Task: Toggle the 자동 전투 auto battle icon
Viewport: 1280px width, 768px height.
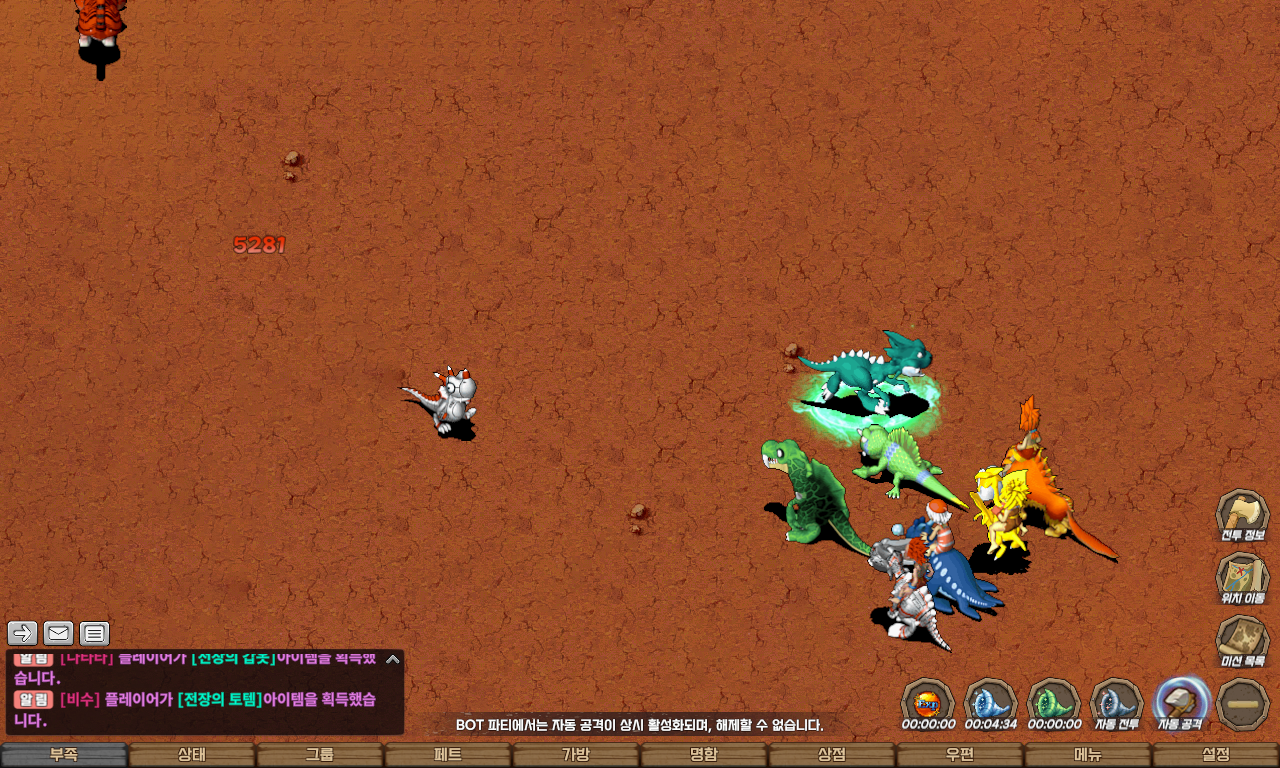Action: click(x=1117, y=702)
